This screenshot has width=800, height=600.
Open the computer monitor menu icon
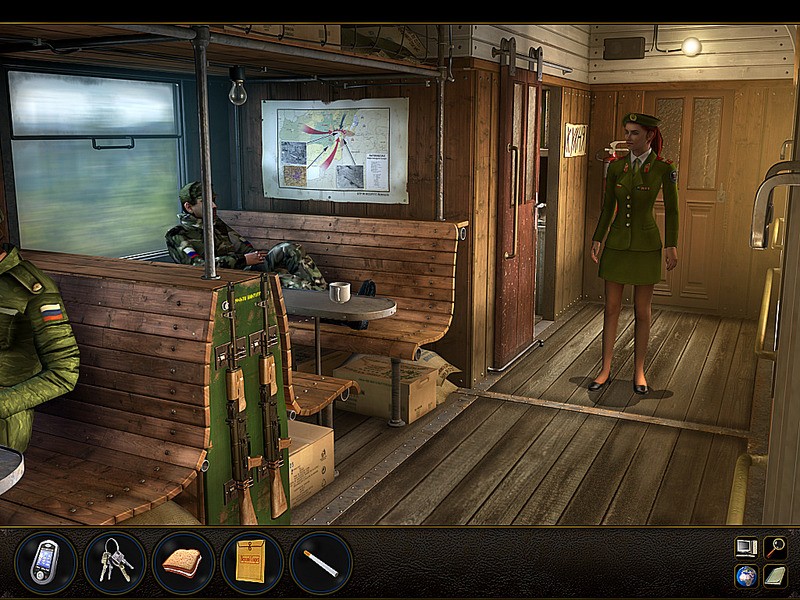tap(745, 547)
